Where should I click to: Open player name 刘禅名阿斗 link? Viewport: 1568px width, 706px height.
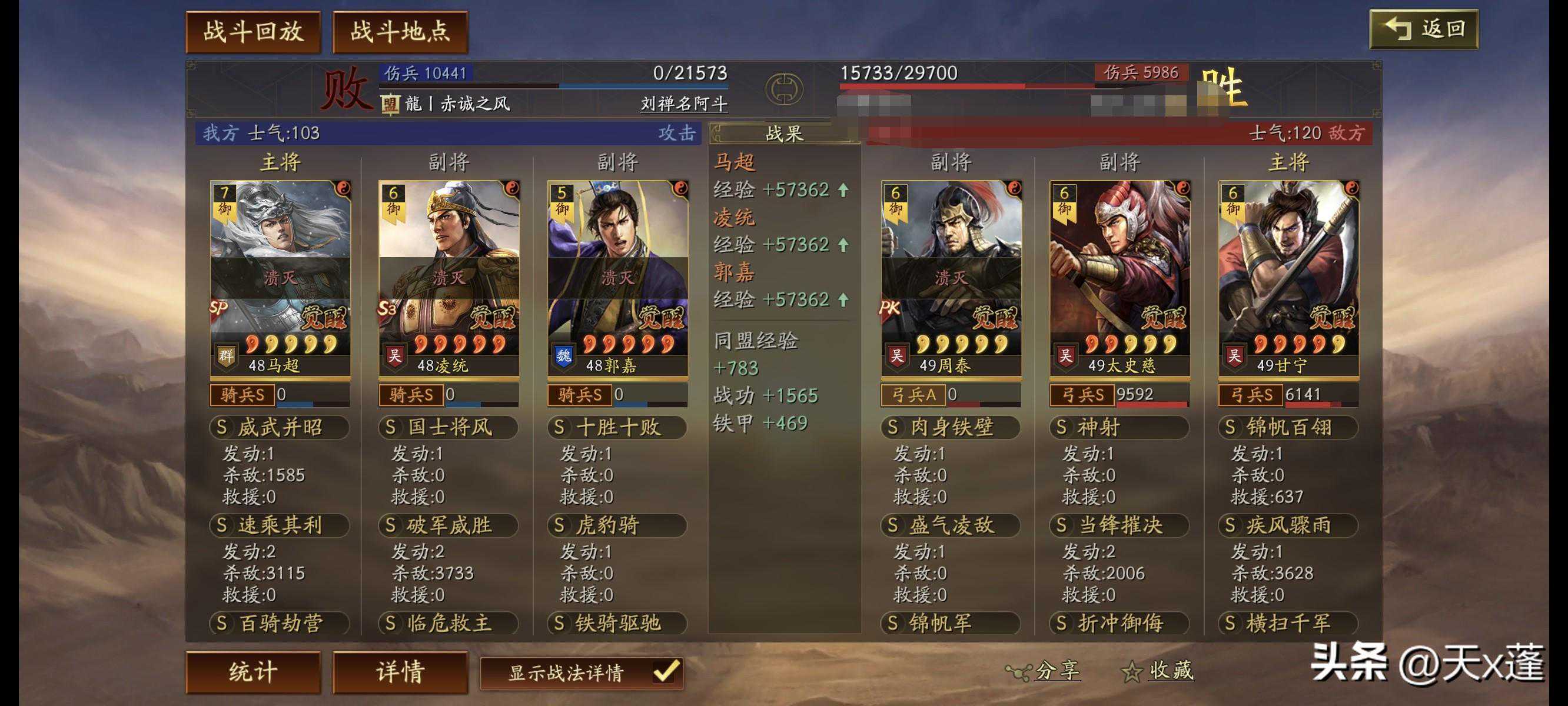coord(683,104)
